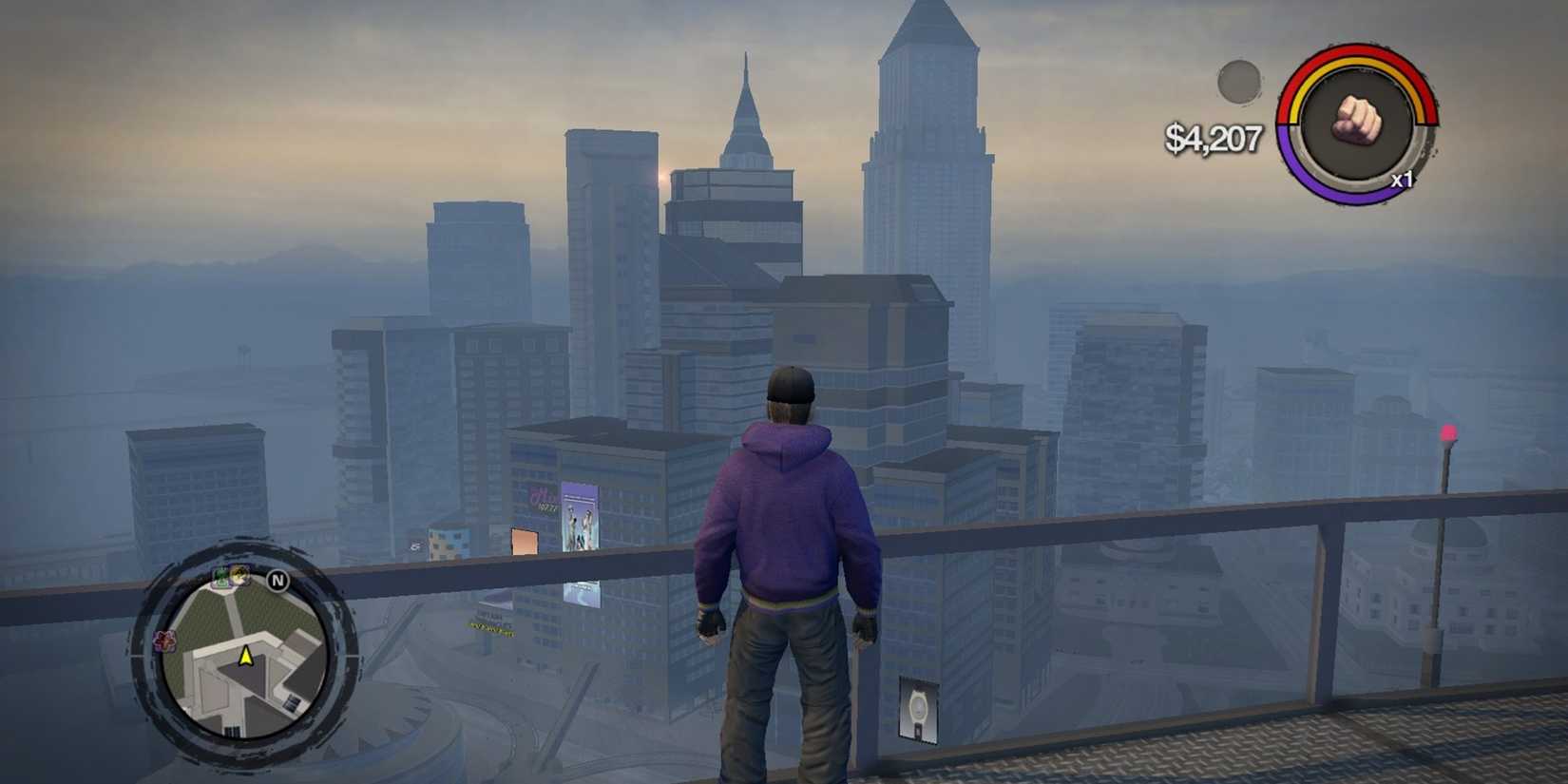Viewport: 1568px width, 784px height.
Task: Click the gold shop icon on the minimap
Action: [239, 575]
